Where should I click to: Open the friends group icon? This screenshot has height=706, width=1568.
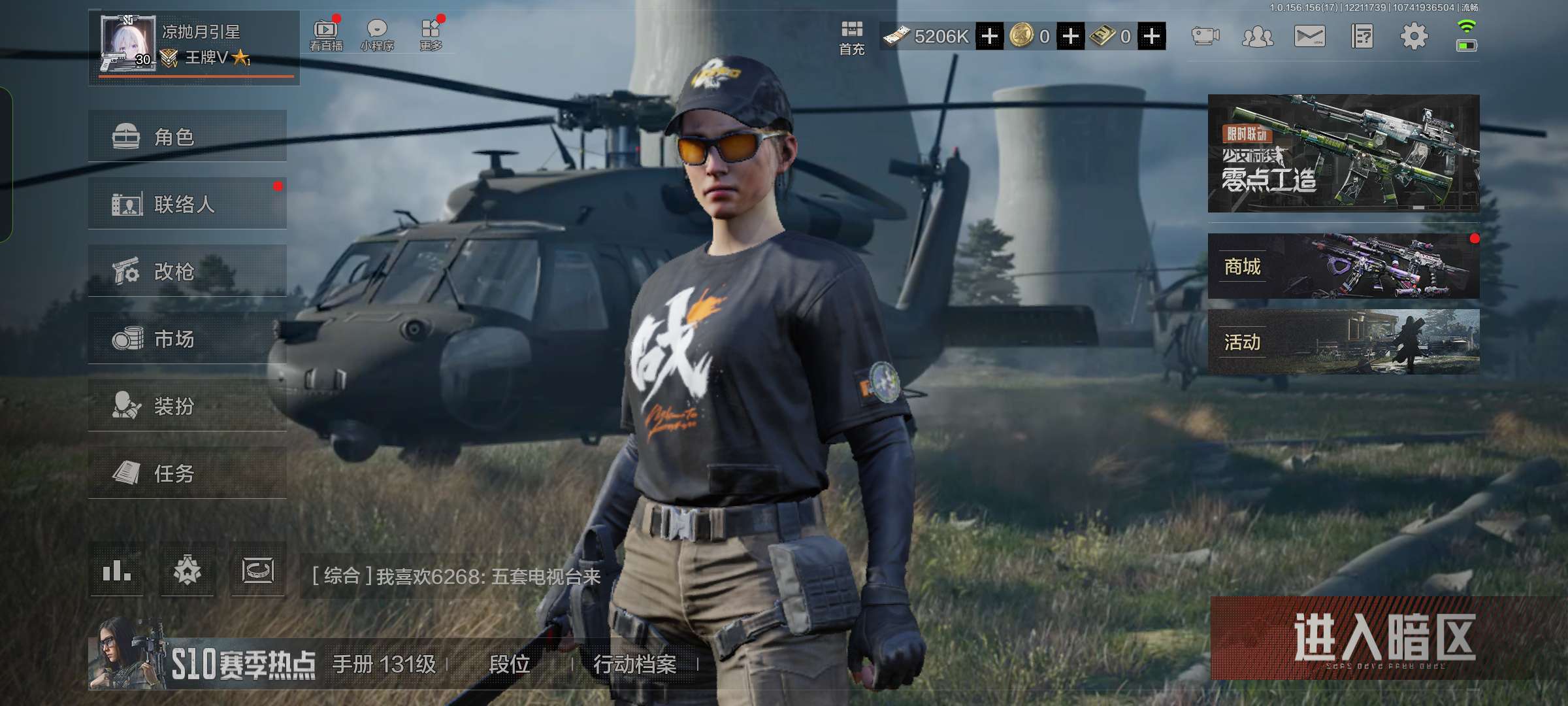pyautogui.click(x=1258, y=37)
